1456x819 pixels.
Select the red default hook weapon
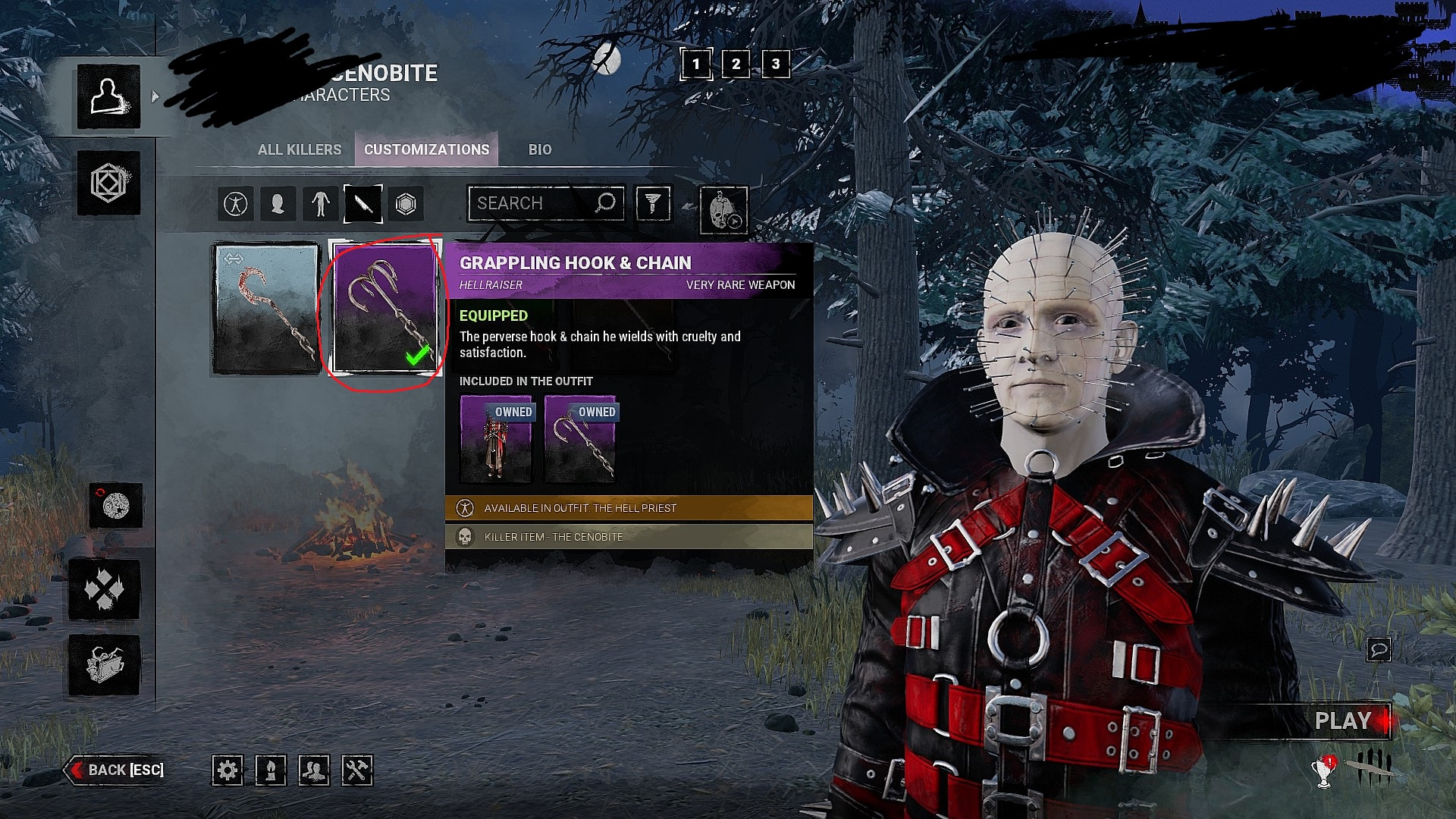266,309
